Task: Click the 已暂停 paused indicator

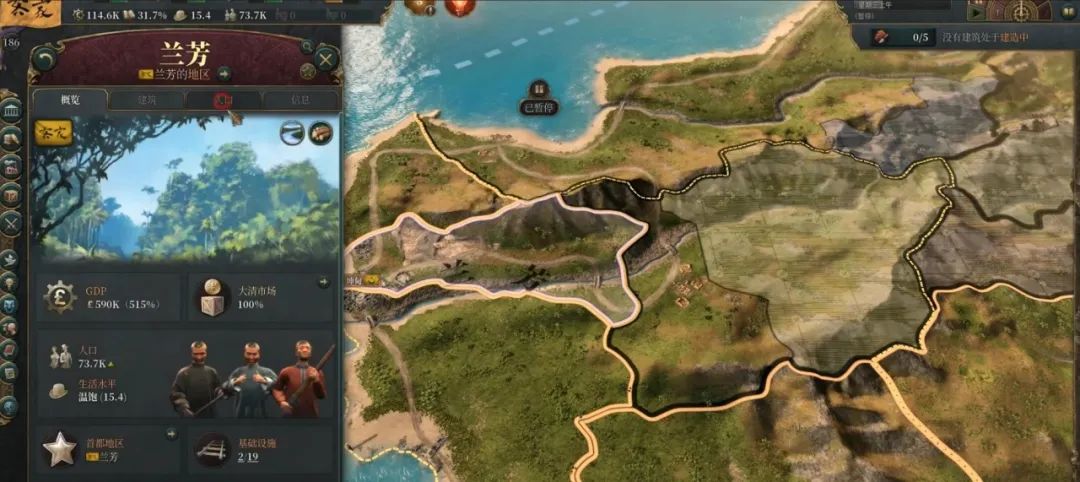Action: tap(540, 97)
